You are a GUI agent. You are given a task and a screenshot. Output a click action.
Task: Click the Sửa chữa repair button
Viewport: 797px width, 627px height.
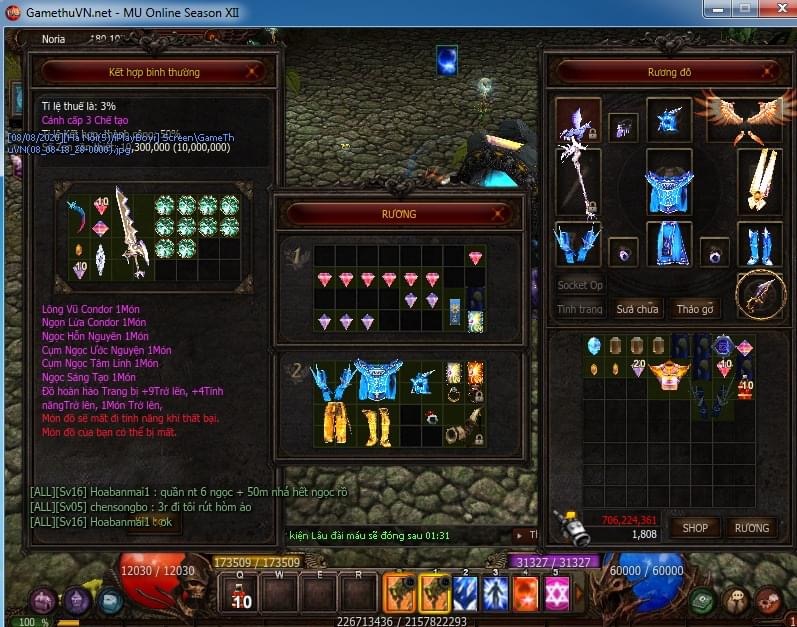pos(637,309)
